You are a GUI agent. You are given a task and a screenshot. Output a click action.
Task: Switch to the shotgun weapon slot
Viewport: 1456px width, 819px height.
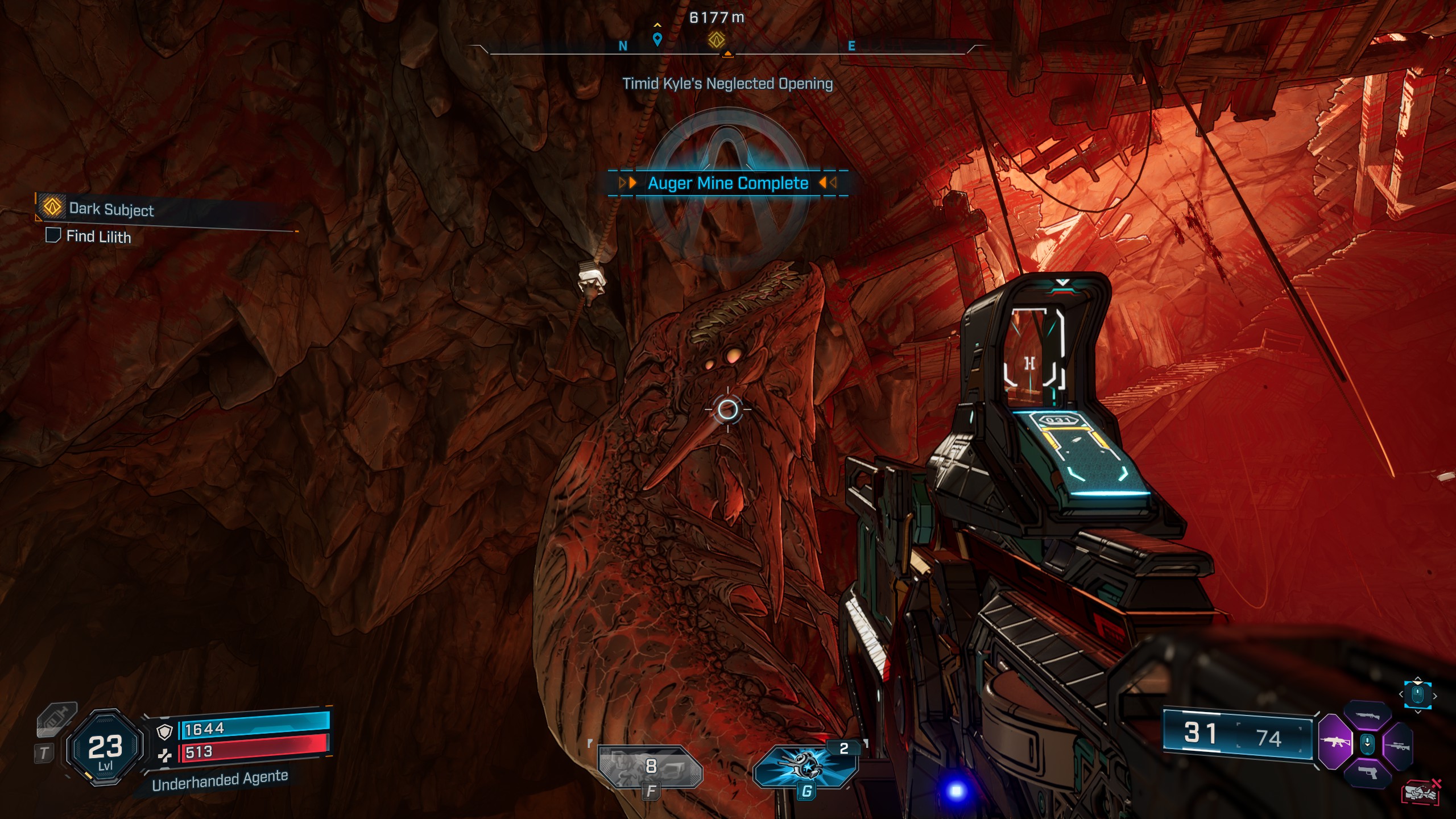point(1367,716)
